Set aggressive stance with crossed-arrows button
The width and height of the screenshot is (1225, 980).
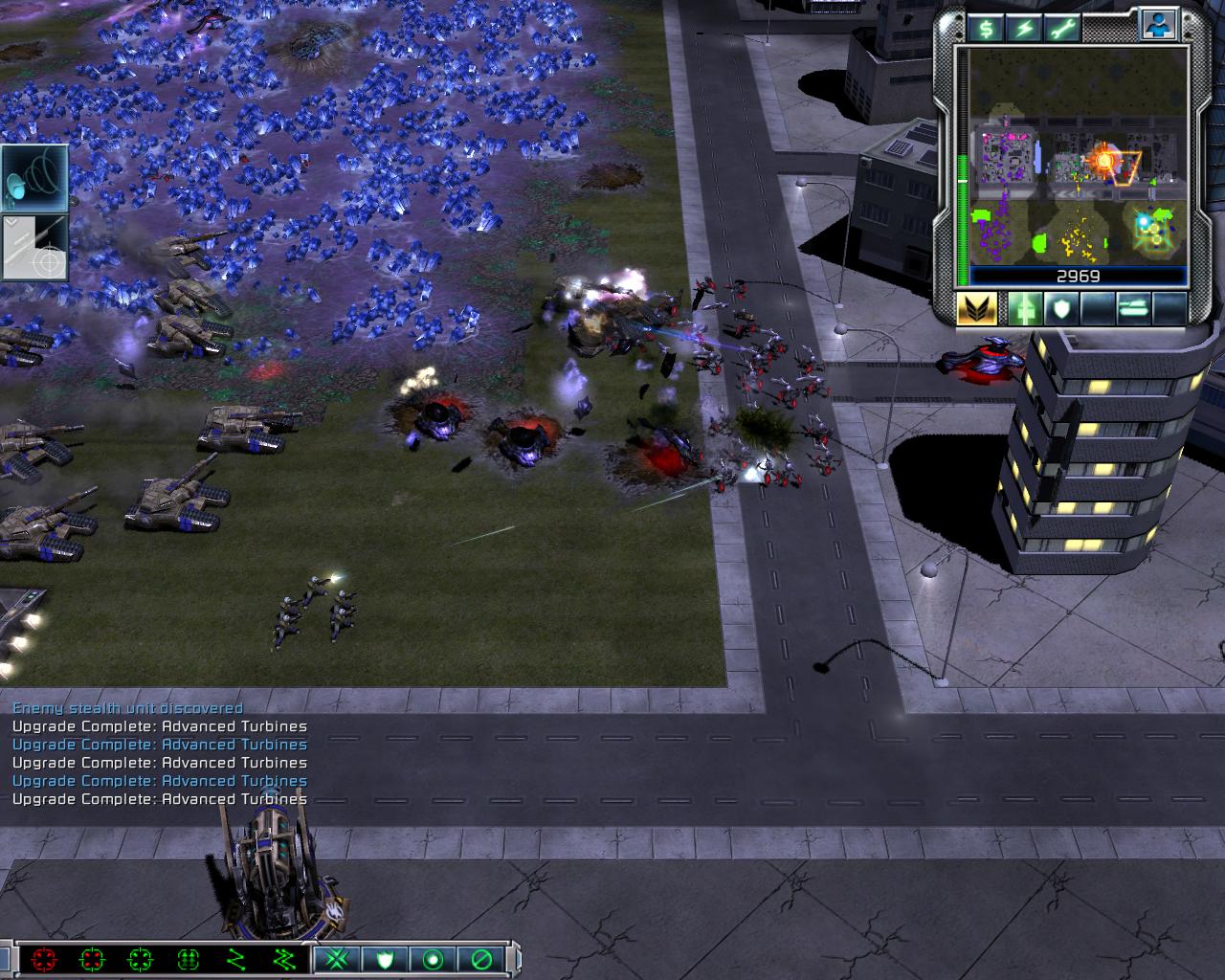[x=336, y=958]
